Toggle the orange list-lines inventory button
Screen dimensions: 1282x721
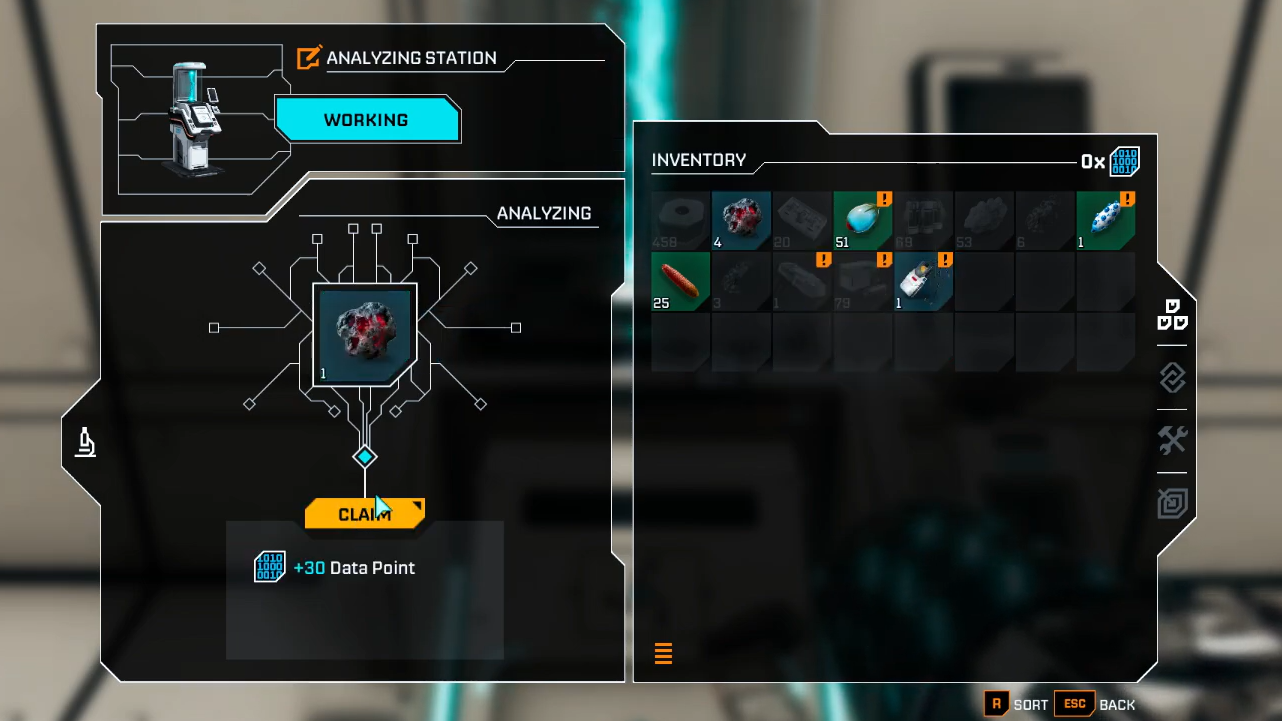pos(663,653)
